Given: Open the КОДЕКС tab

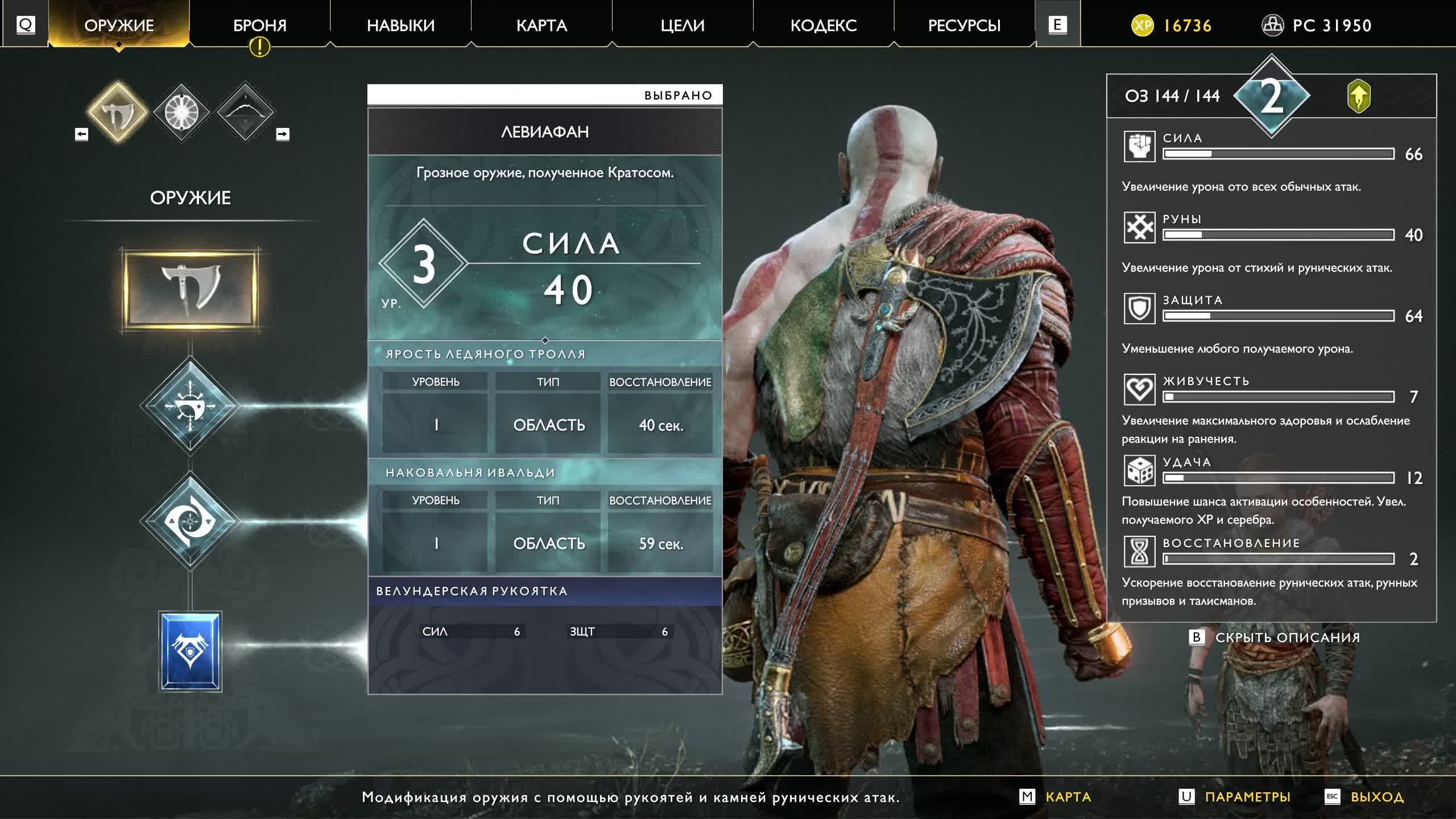Looking at the screenshot, I should pos(824,26).
